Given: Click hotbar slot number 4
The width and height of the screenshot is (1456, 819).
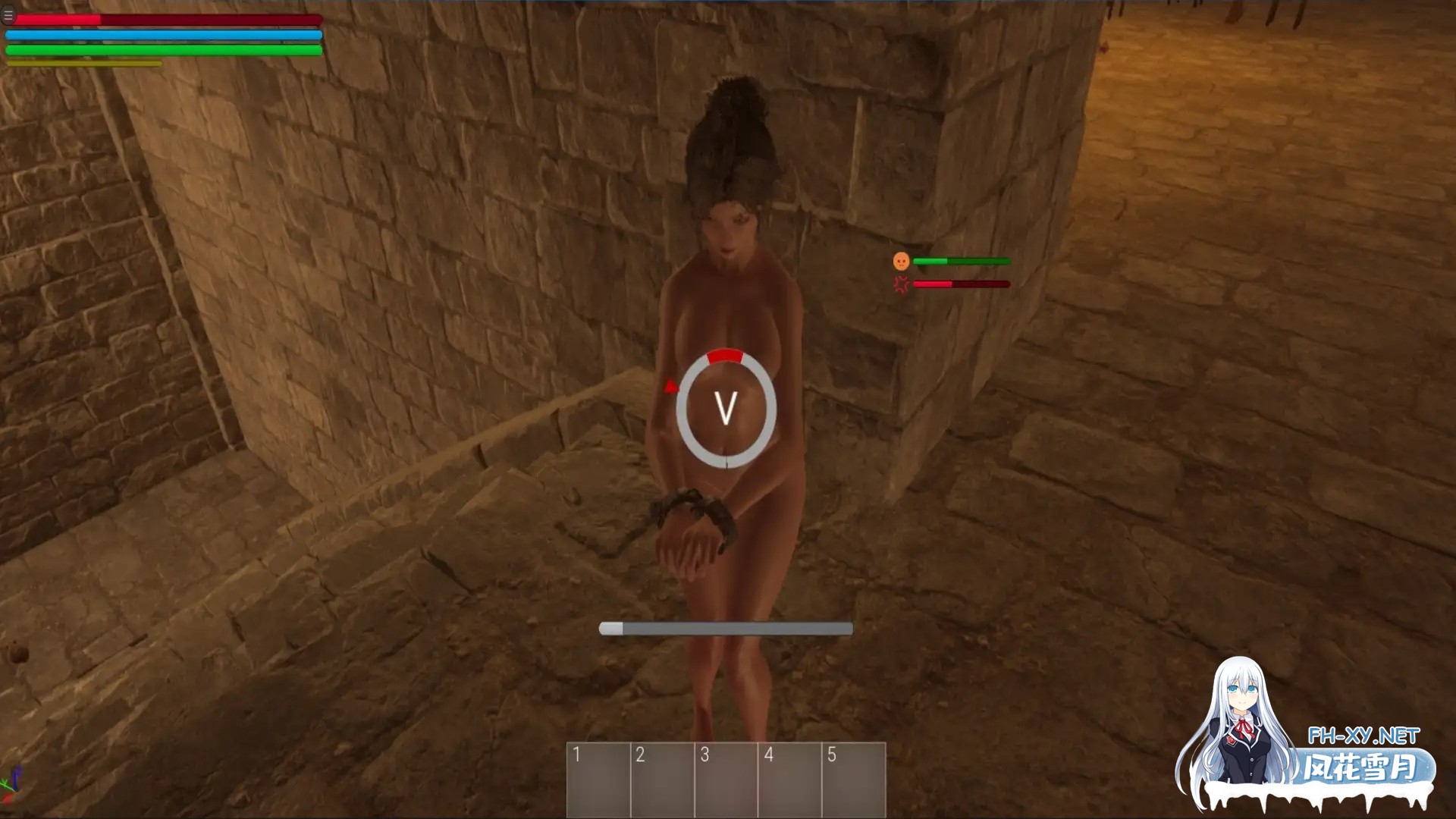Looking at the screenshot, I should 790,780.
